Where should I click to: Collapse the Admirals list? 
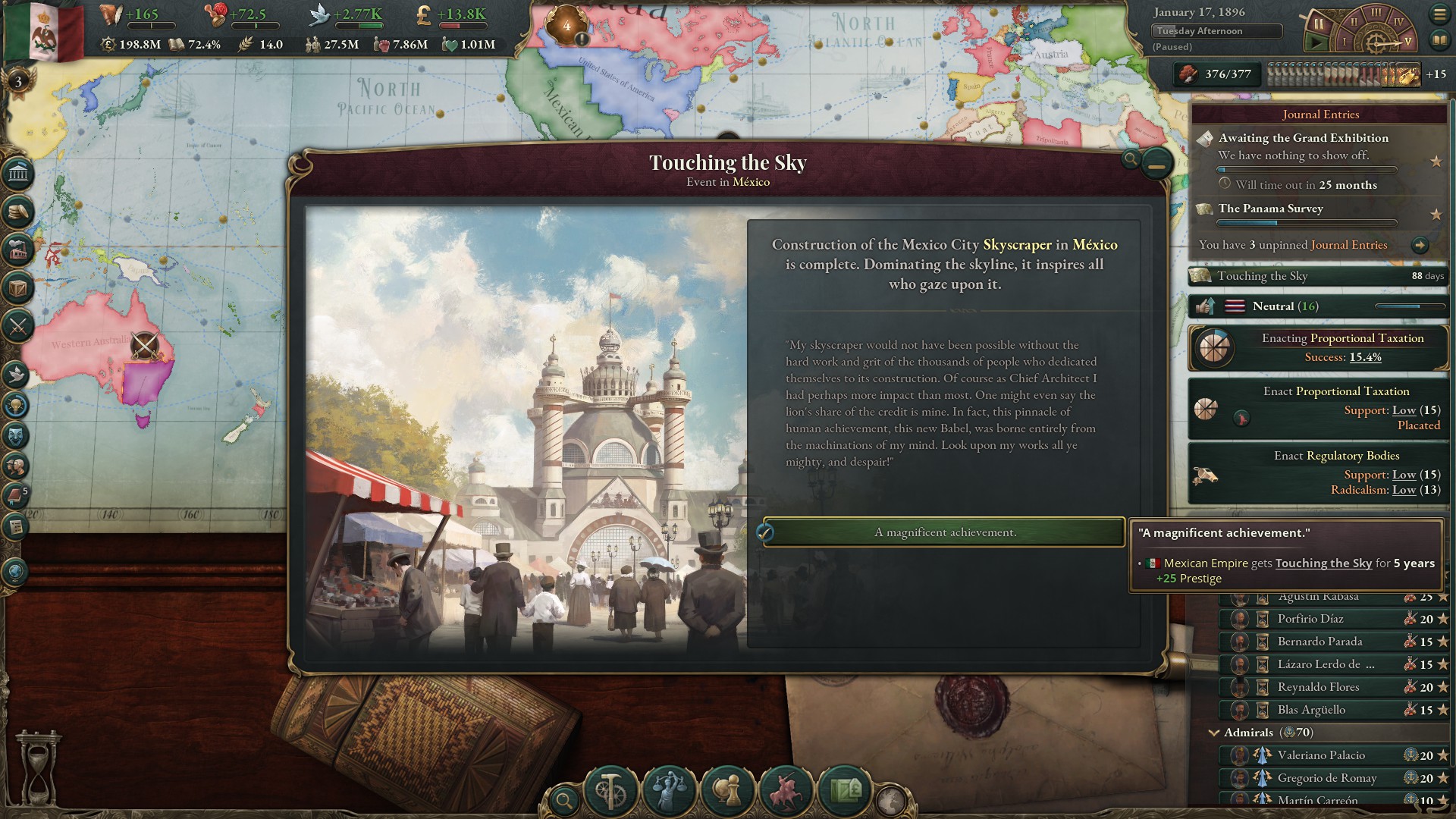coord(1213,733)
